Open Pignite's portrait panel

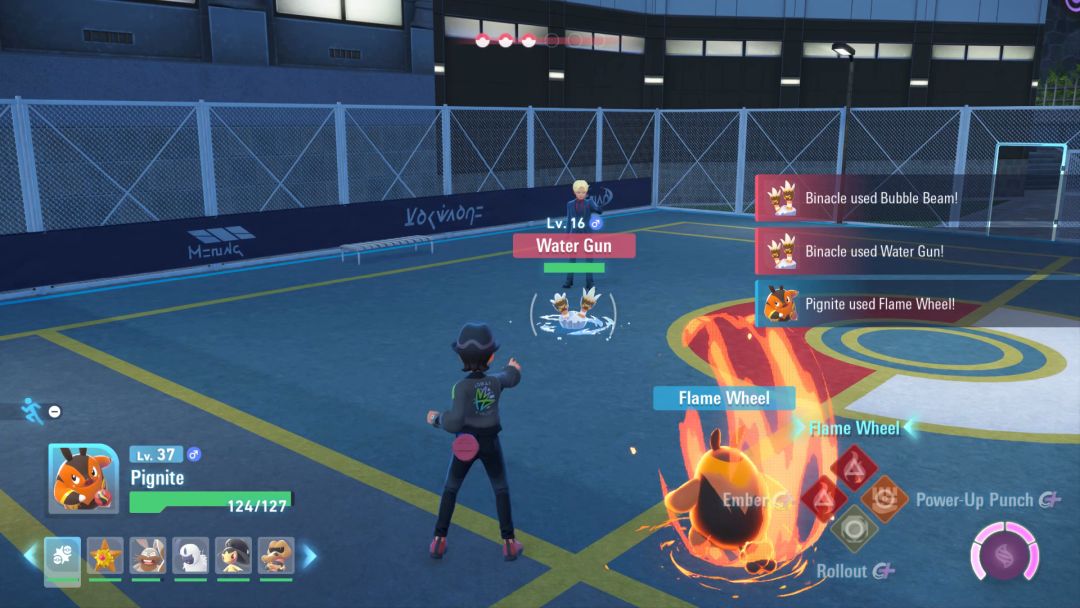pos(83,478)
